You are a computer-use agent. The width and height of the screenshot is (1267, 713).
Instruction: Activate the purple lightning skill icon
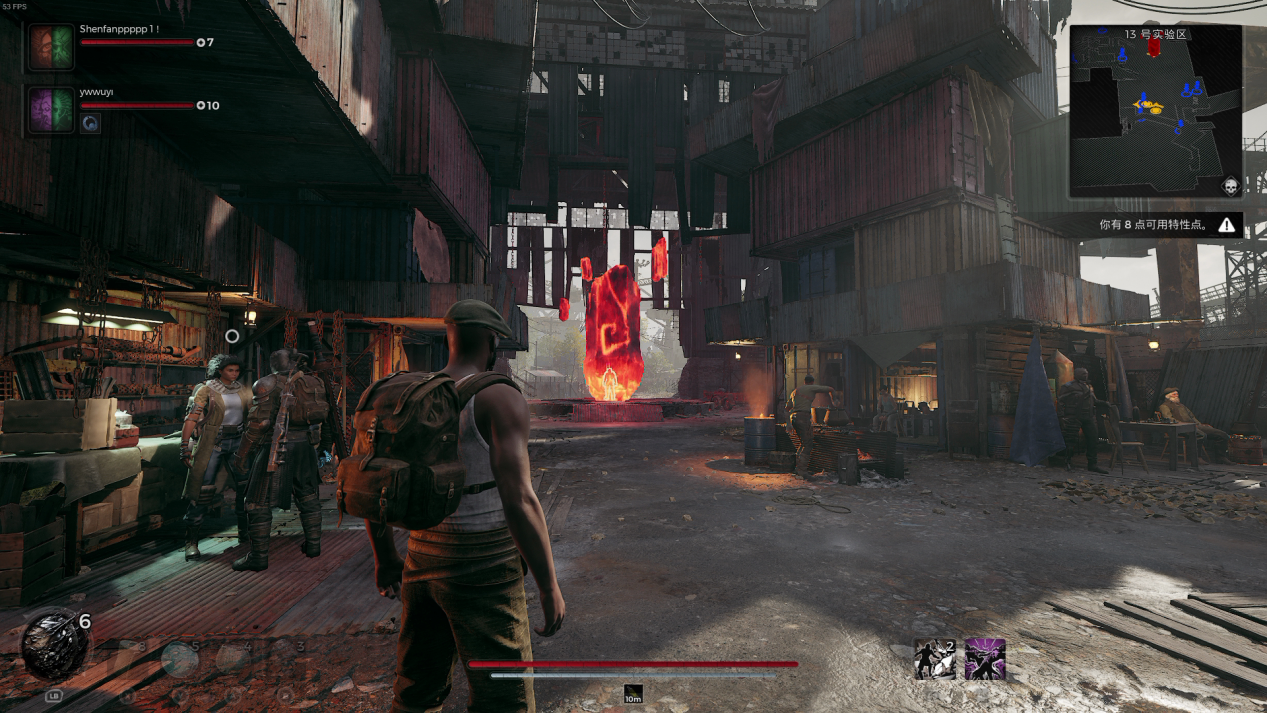[x=985, y=660]
